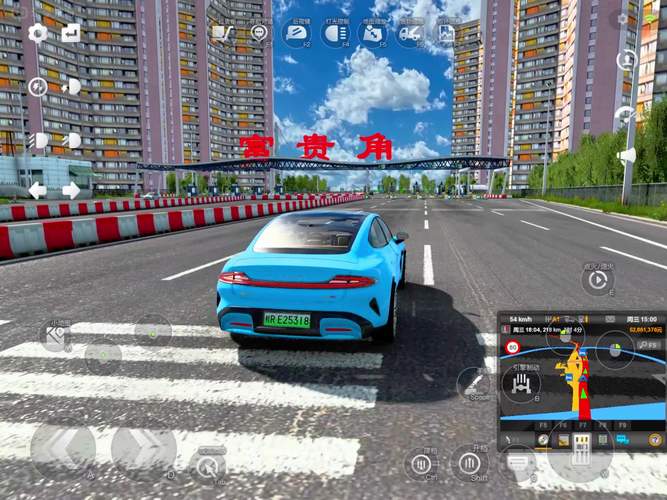
Task: Activate the F2 wiper button
Action: click(x=296, y=34)
